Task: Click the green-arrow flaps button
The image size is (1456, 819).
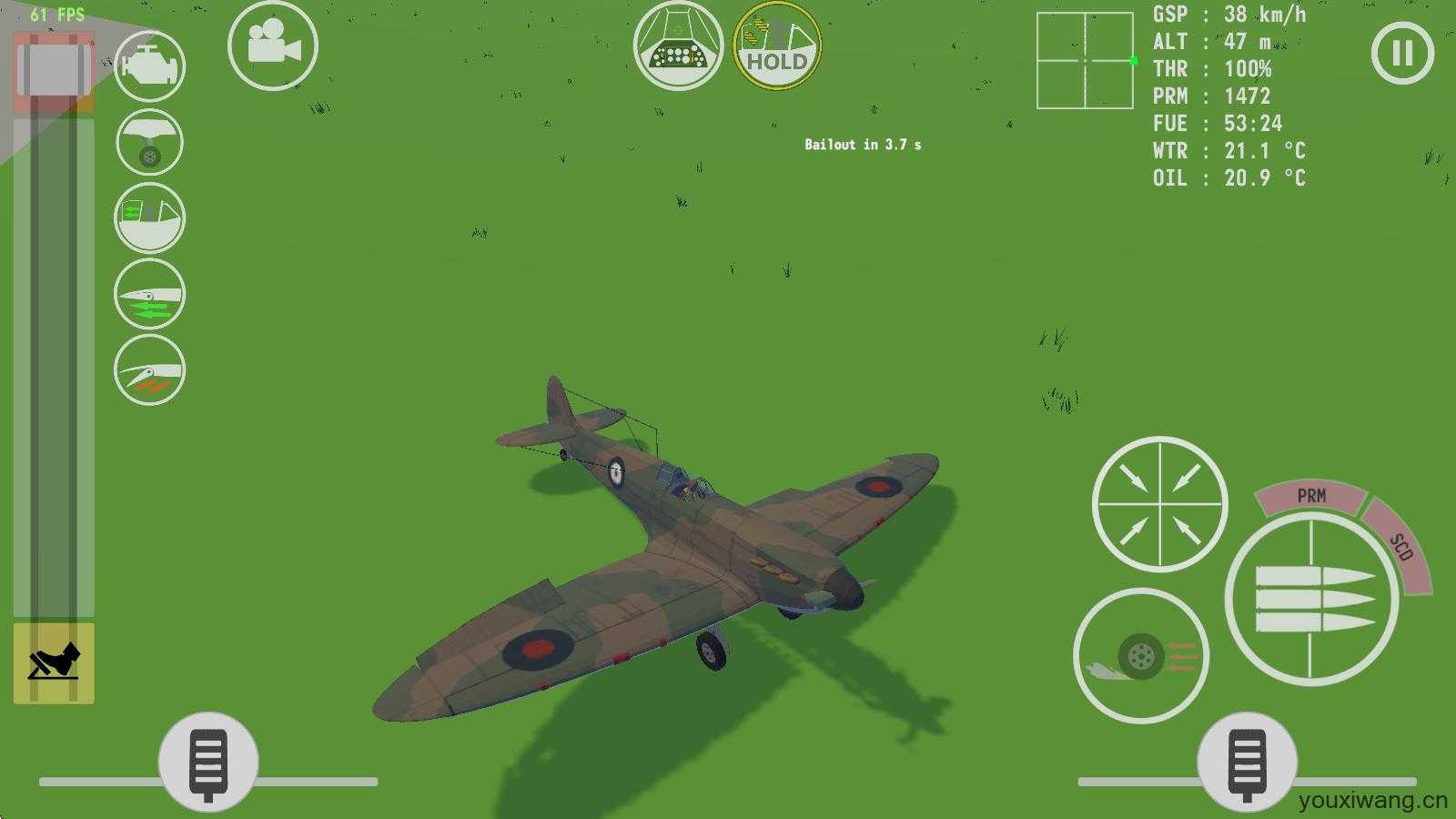Action: [150, 294]
